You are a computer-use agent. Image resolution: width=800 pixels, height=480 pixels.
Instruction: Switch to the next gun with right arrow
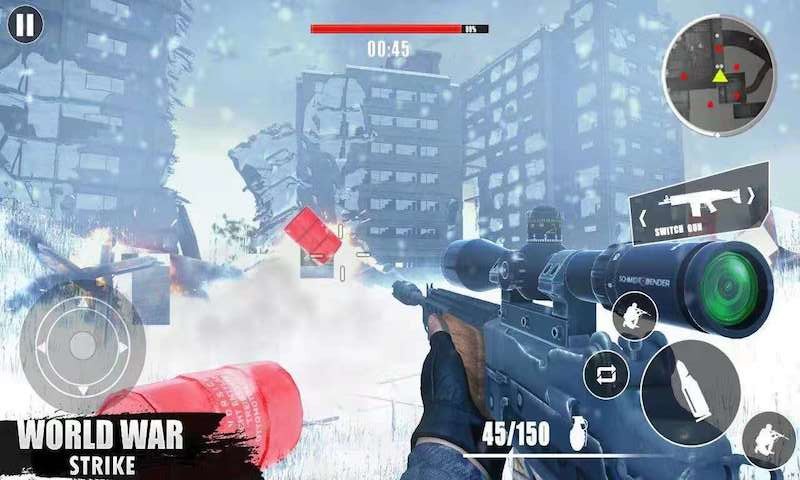(x=752, y=196)
